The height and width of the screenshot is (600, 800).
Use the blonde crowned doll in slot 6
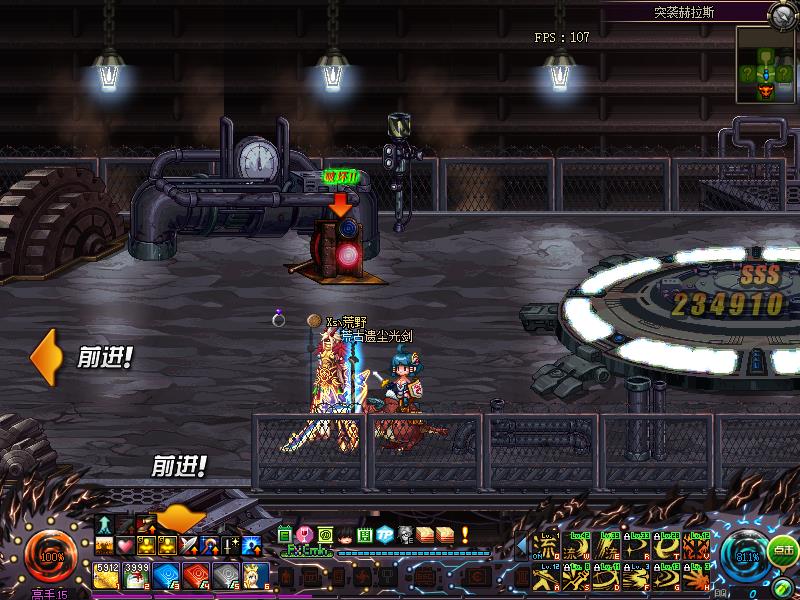[x=256, y=573]
